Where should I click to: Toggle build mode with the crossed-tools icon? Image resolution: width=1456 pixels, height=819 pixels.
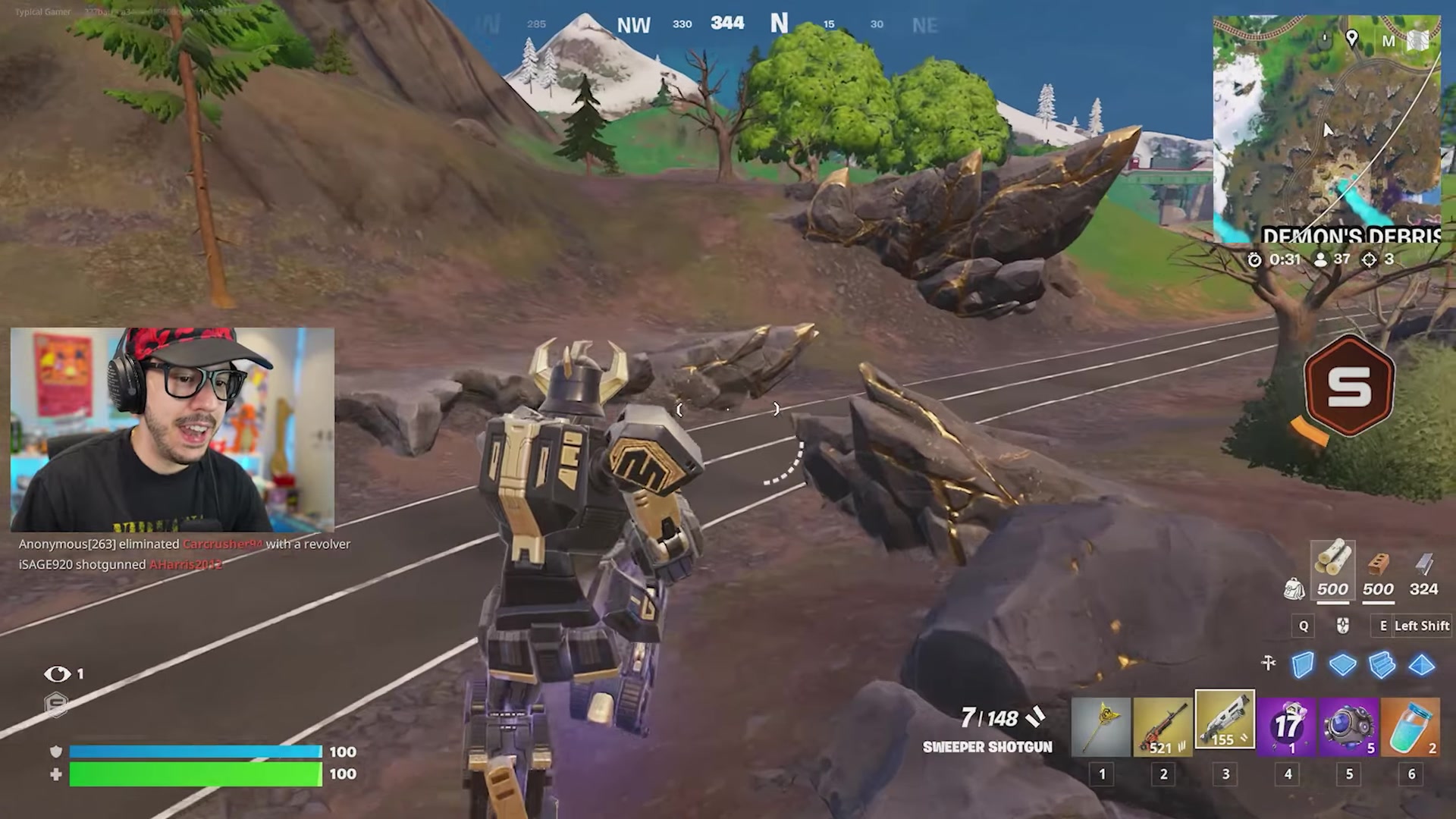(1268, 664)
